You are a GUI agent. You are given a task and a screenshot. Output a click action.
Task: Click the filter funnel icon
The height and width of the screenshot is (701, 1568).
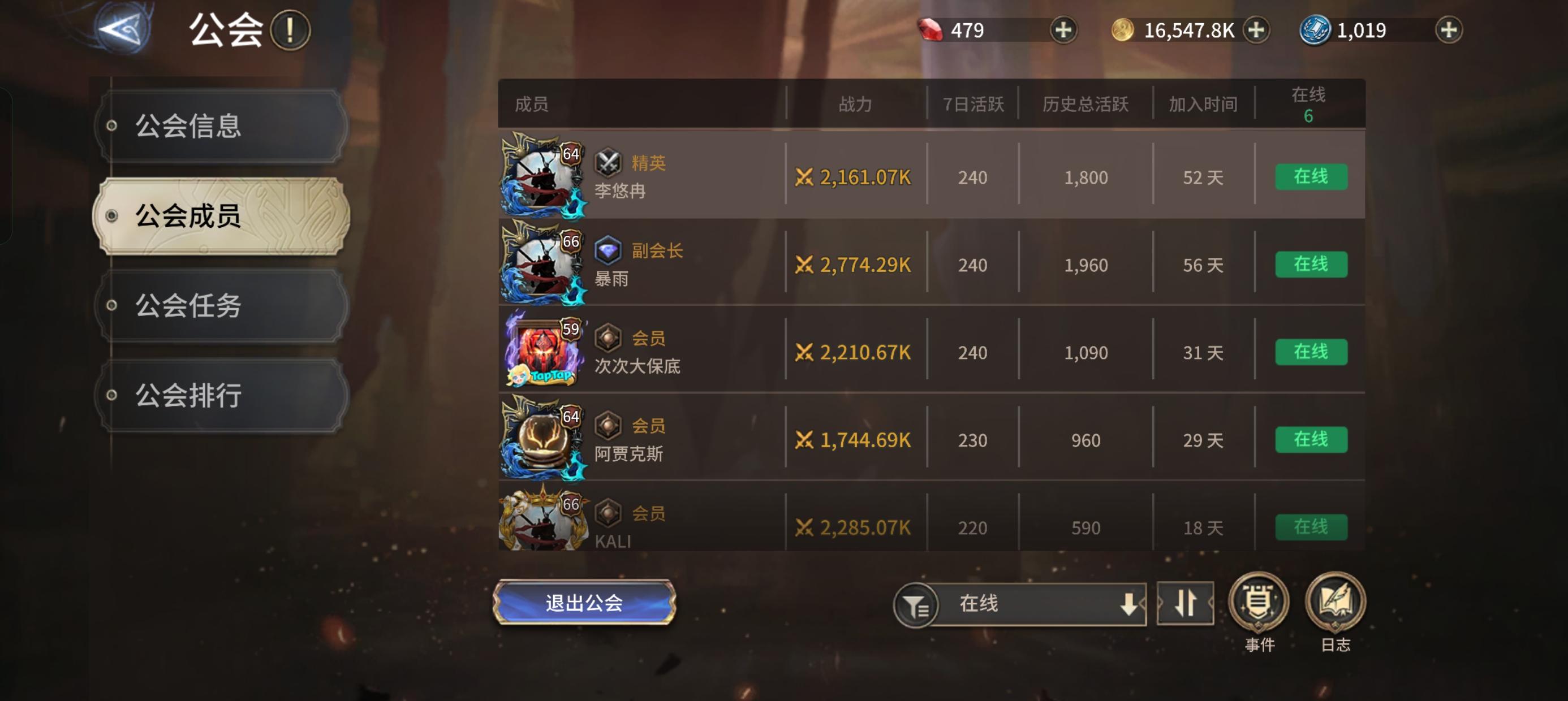click(917, 604)
